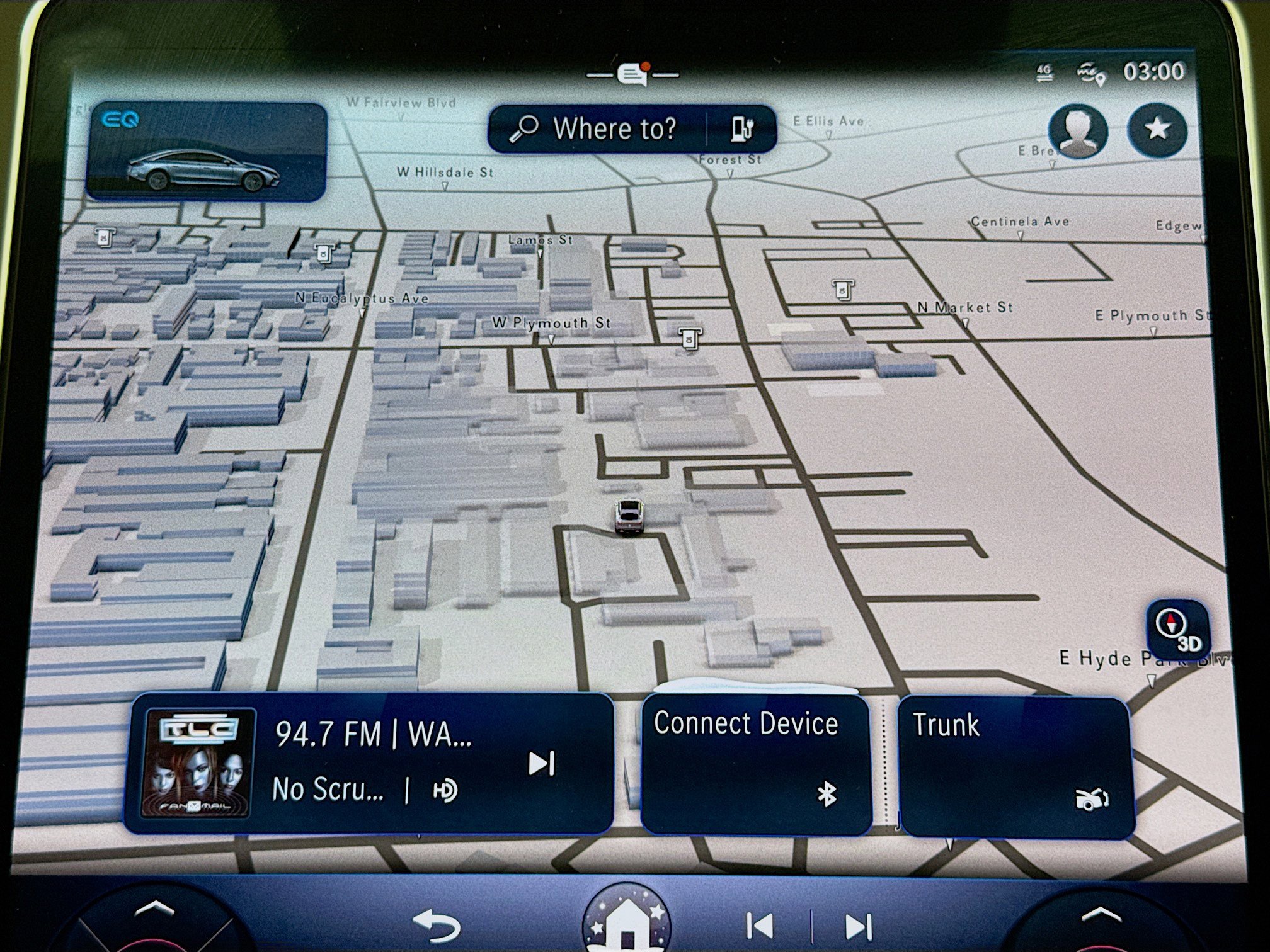Show favorites with the star button

tap(1157, 130)
